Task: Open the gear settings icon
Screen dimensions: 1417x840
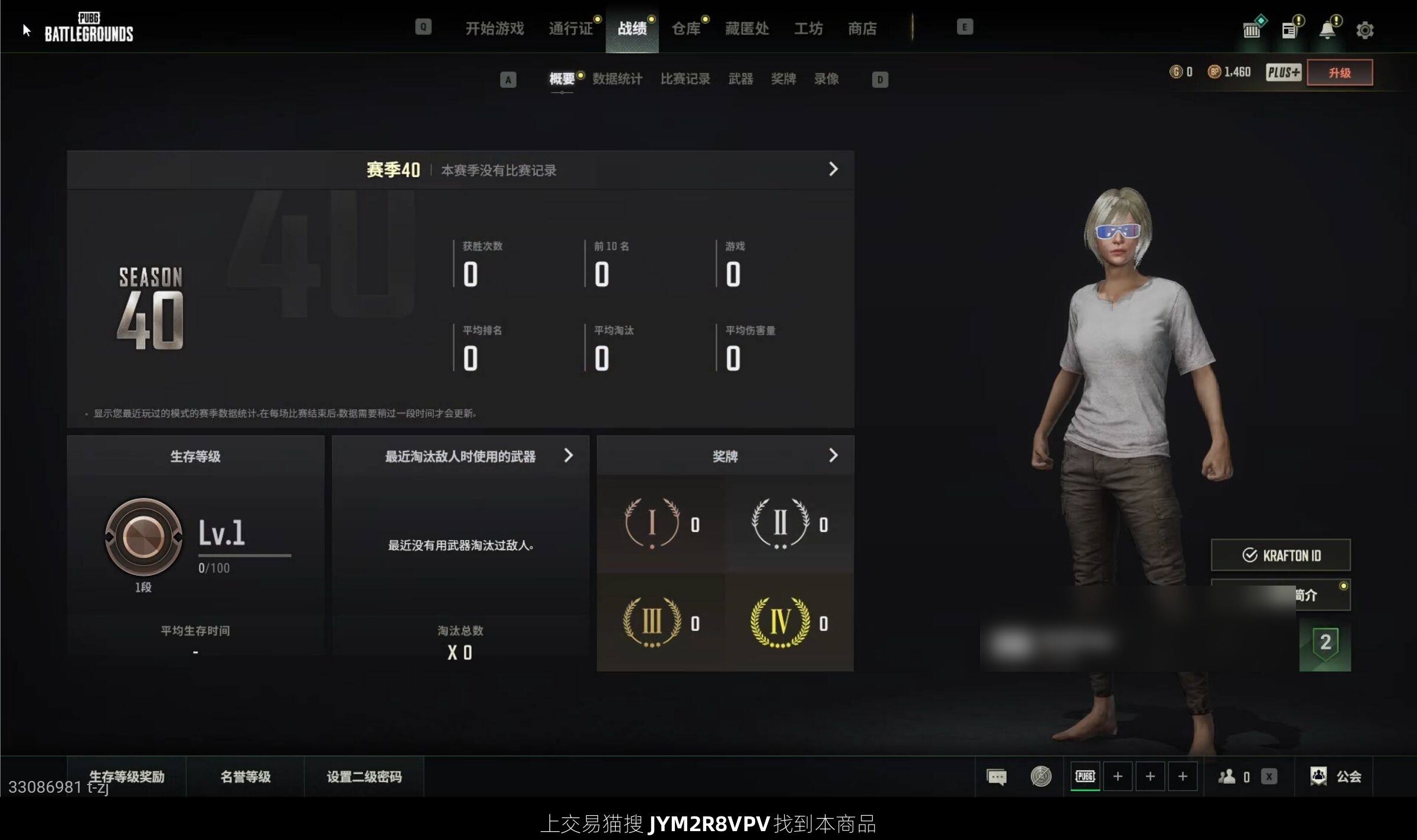Action: pyautogui.click(x=1364, y=30)
